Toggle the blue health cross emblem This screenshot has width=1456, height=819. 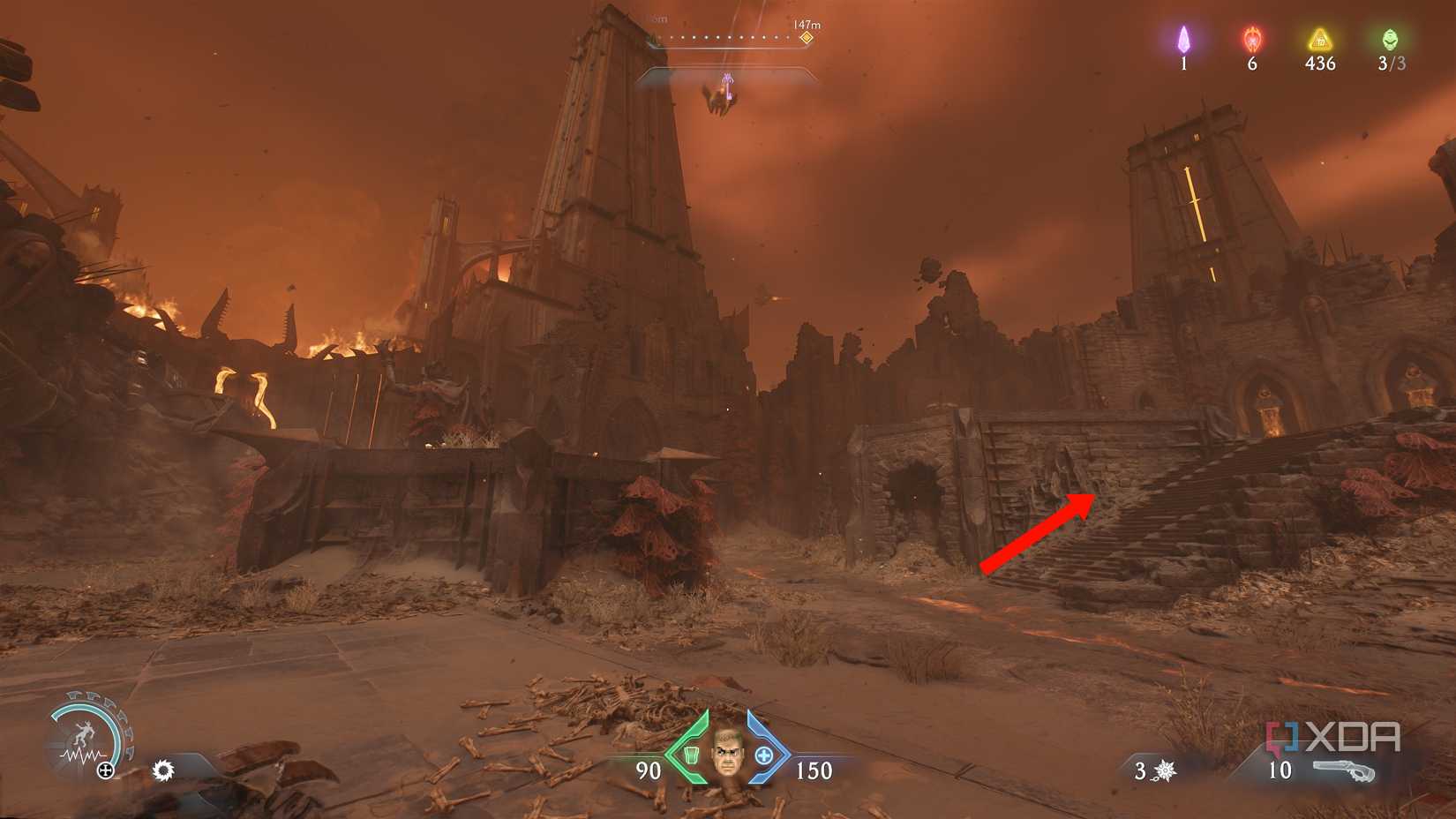point(766,755)
